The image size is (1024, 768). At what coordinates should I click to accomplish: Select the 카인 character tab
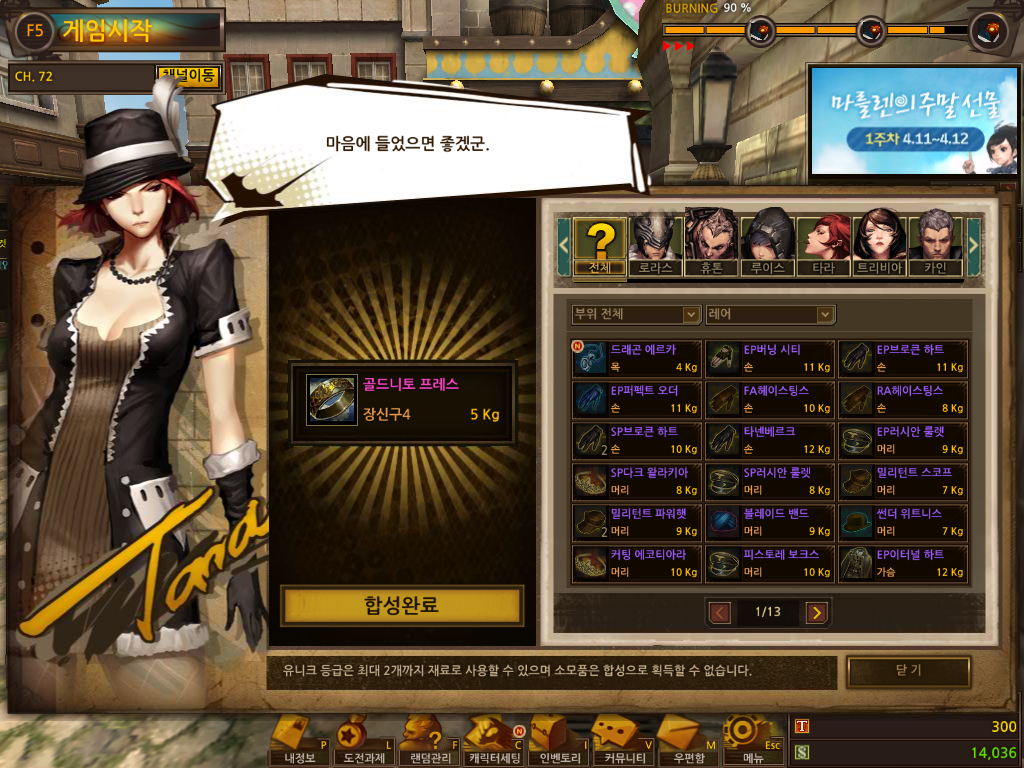click(934, 246)
